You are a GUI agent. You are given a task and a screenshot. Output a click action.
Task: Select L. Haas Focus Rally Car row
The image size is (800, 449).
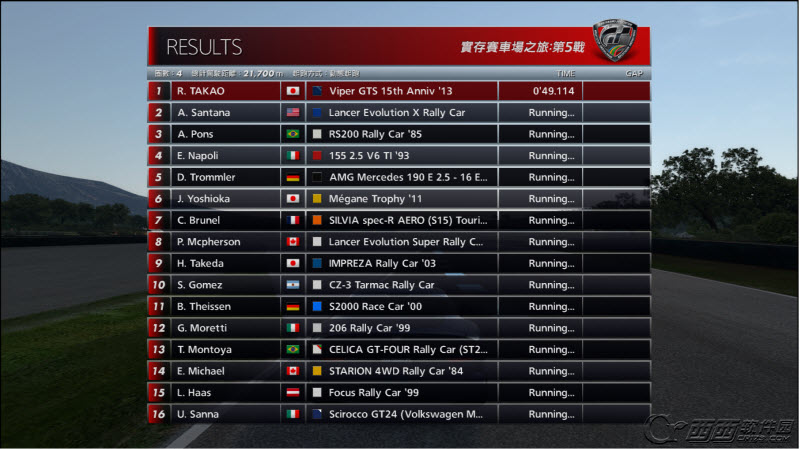click(x=398, y=392)
